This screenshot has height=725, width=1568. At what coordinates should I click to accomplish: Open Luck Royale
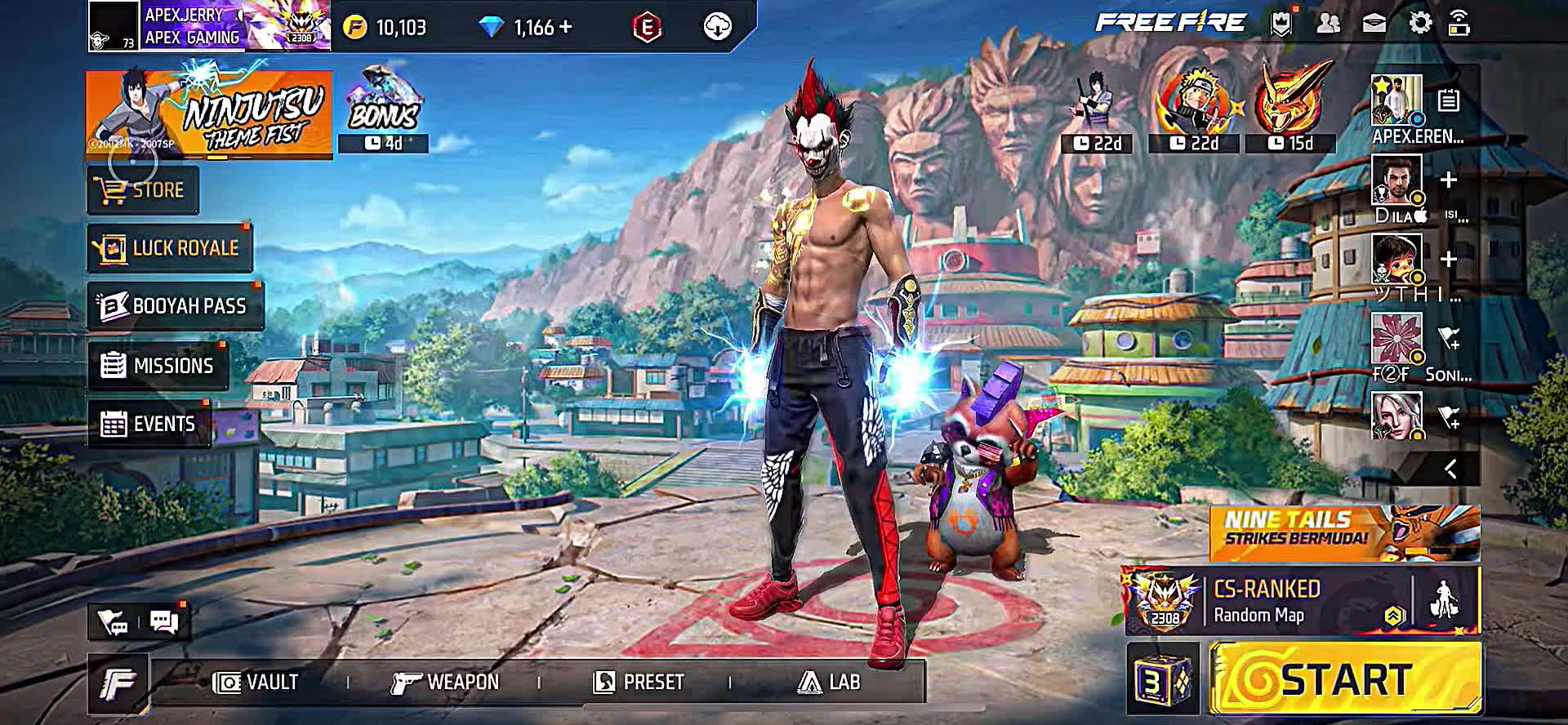tap(170, 248)
